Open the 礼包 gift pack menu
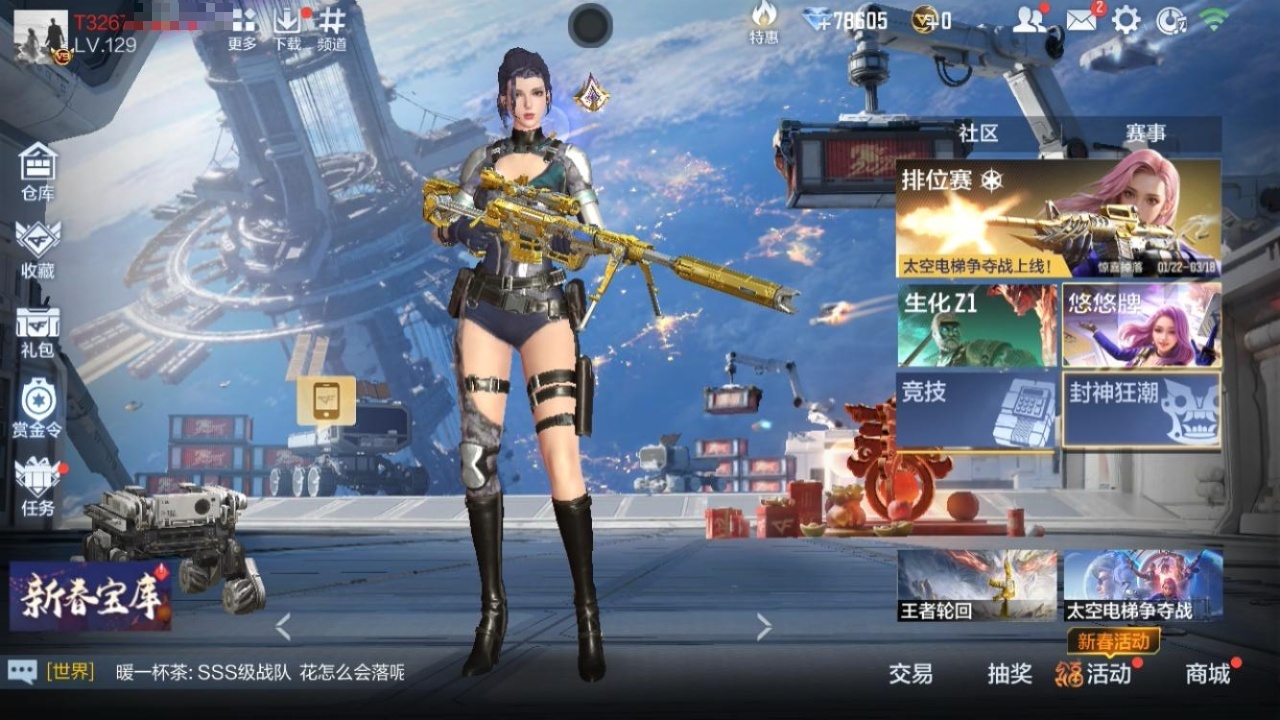The image size is (1280, 720). coord(38,330)
